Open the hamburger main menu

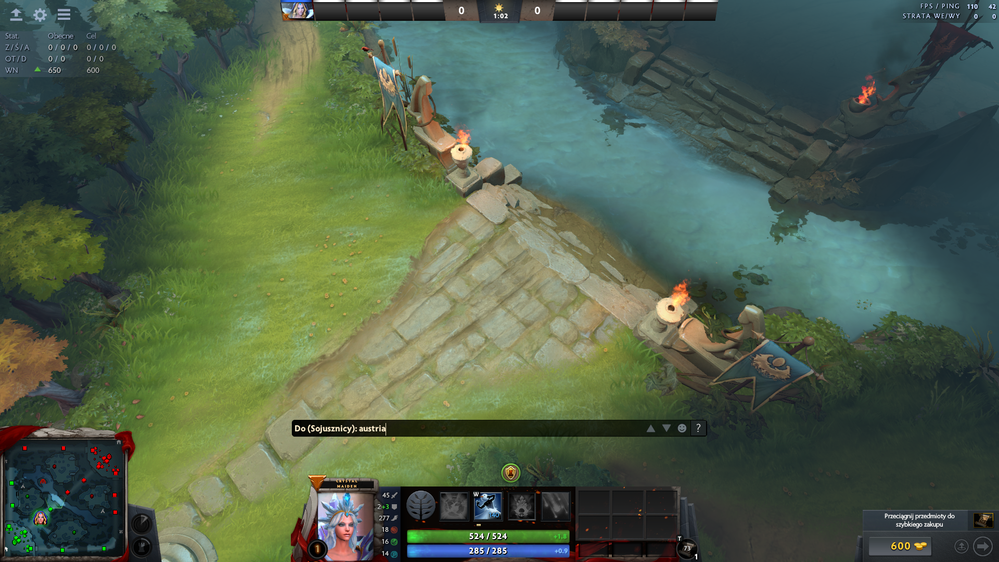tap(64, 15)
